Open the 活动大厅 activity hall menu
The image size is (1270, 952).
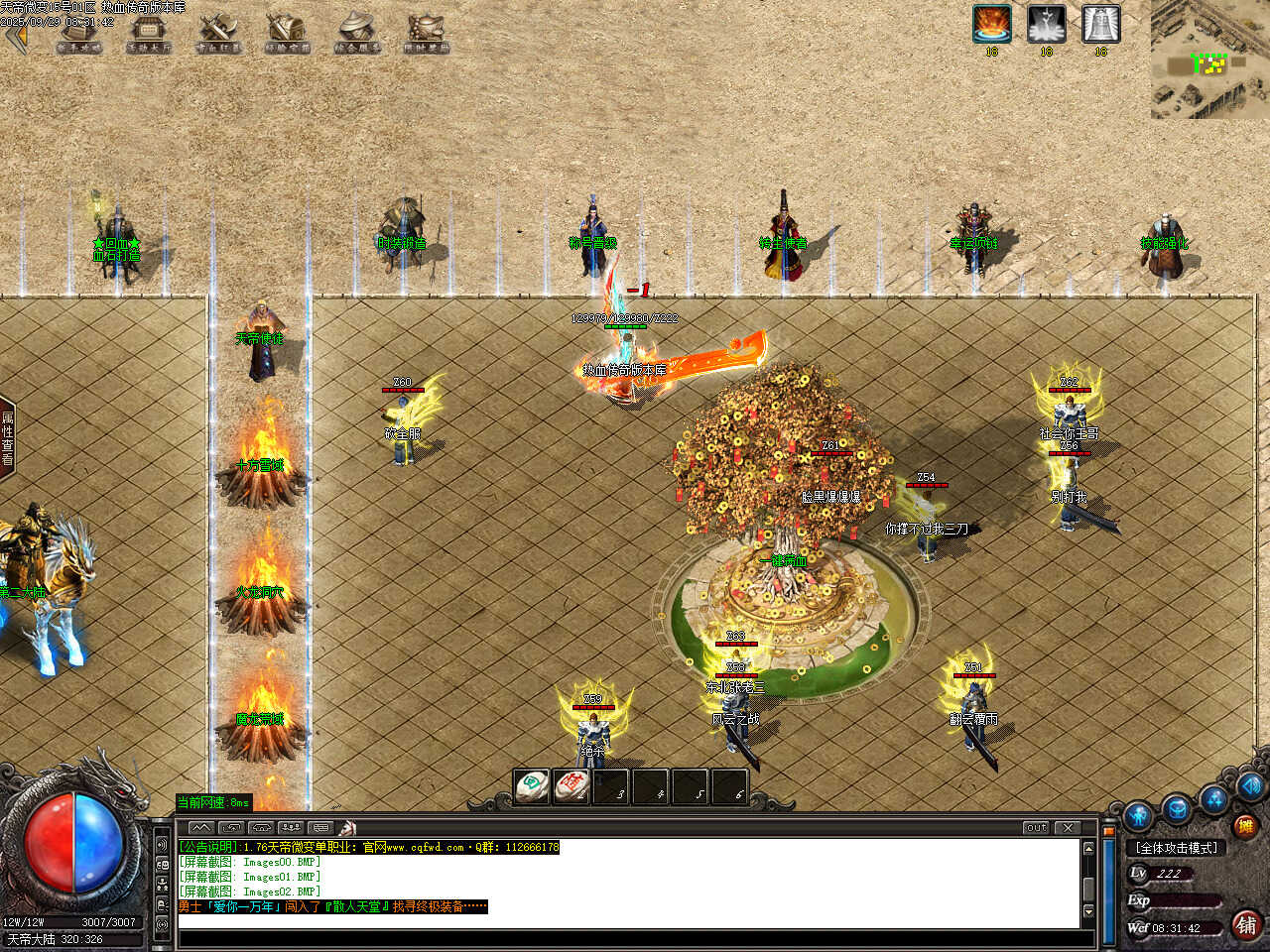(x=149, y=33)
